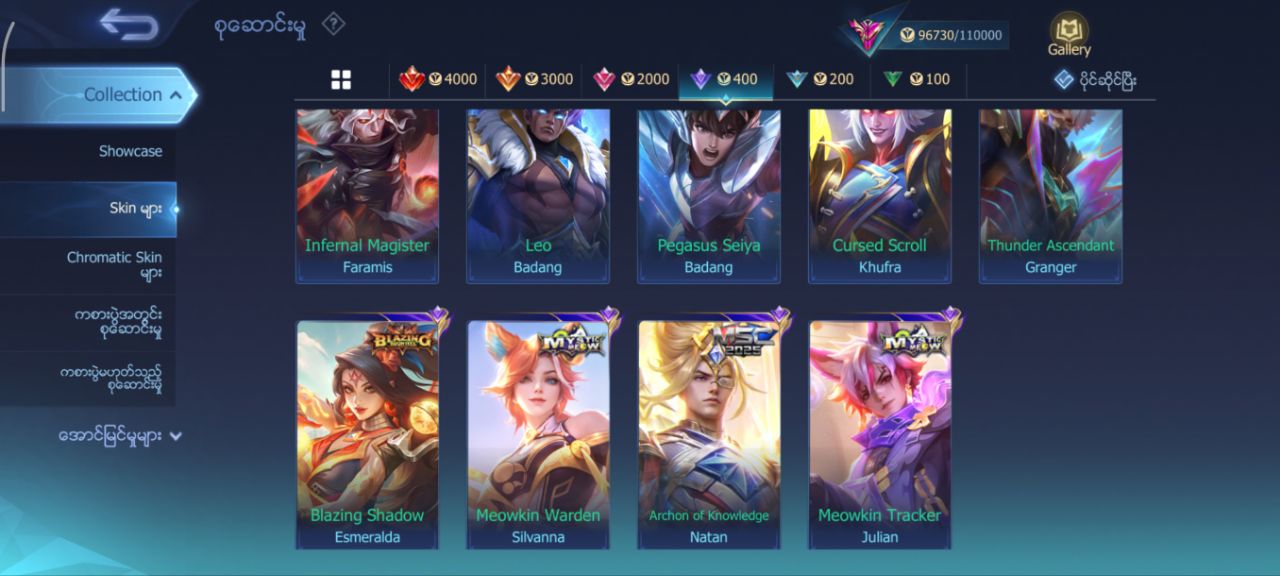The image size is (1280, 576).
Task: Choose the 2000 points tier filter
Action: (631, 80)
